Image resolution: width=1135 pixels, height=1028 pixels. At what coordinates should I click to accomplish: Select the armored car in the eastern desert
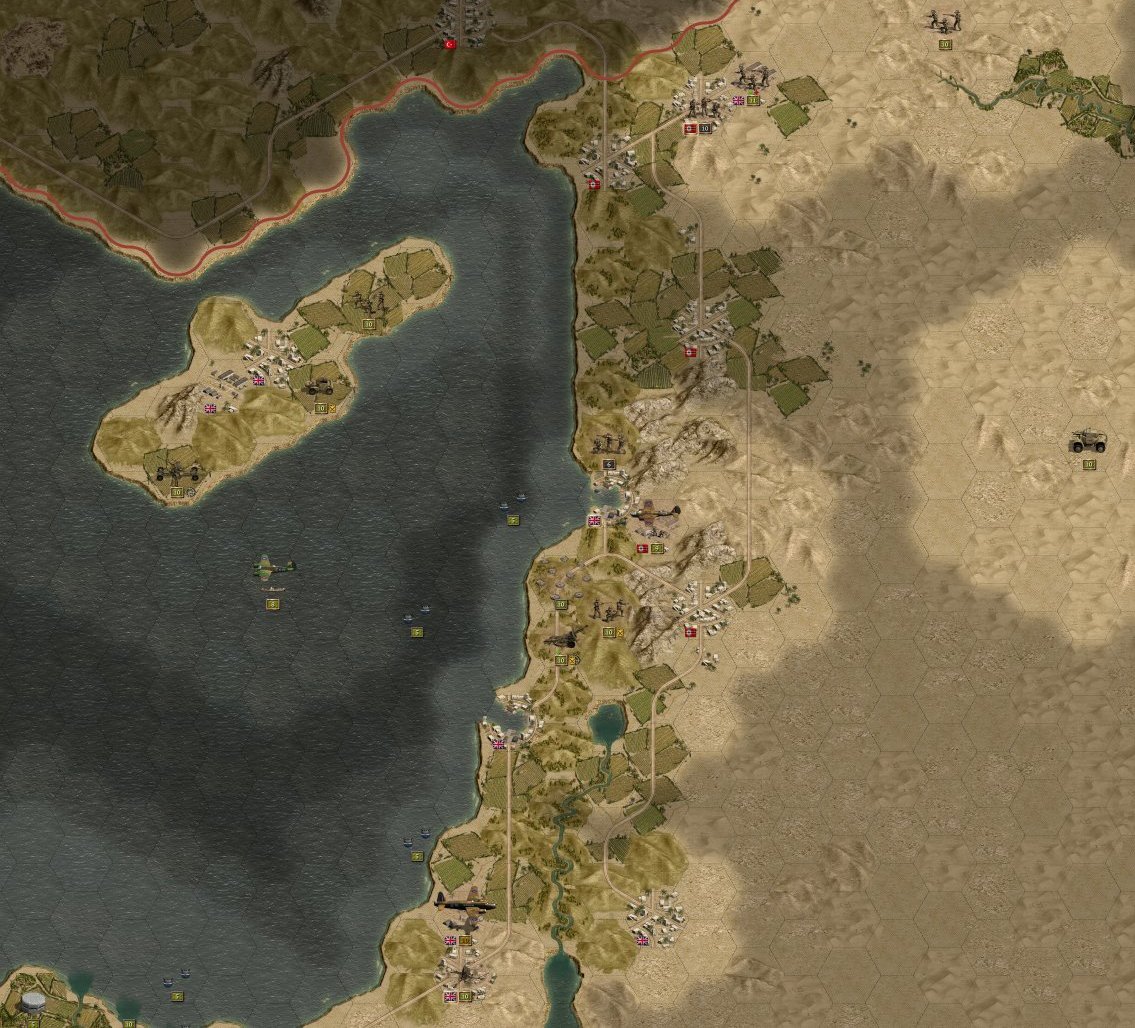point(1087,441)
